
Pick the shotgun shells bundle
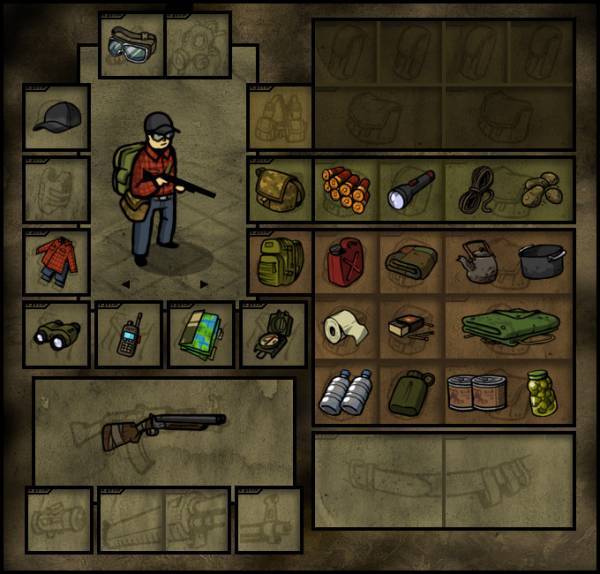pyautogui.click(x=345, y=188)
